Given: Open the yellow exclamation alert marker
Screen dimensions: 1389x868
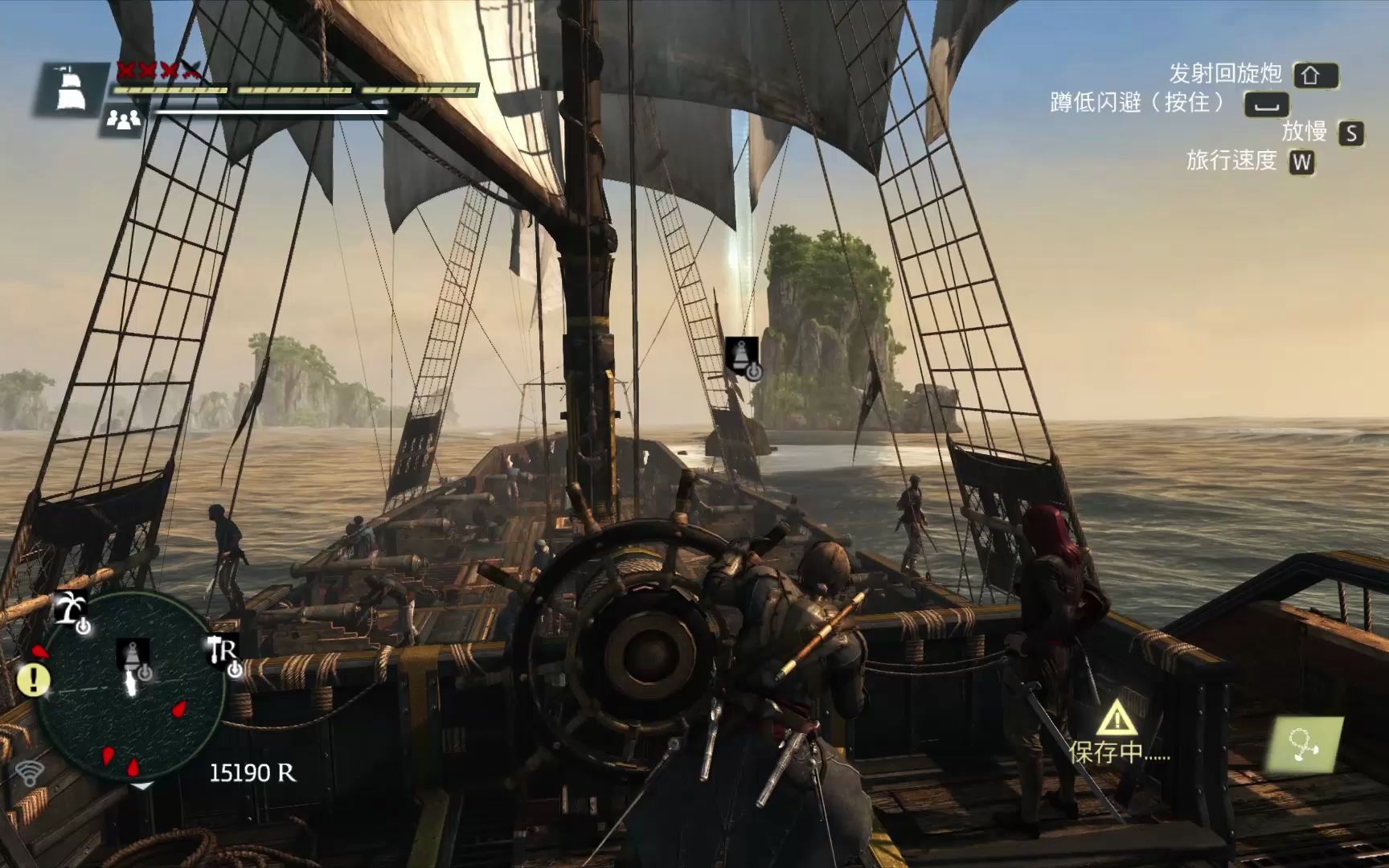Looking at the screenshot, I should point(34,681).
